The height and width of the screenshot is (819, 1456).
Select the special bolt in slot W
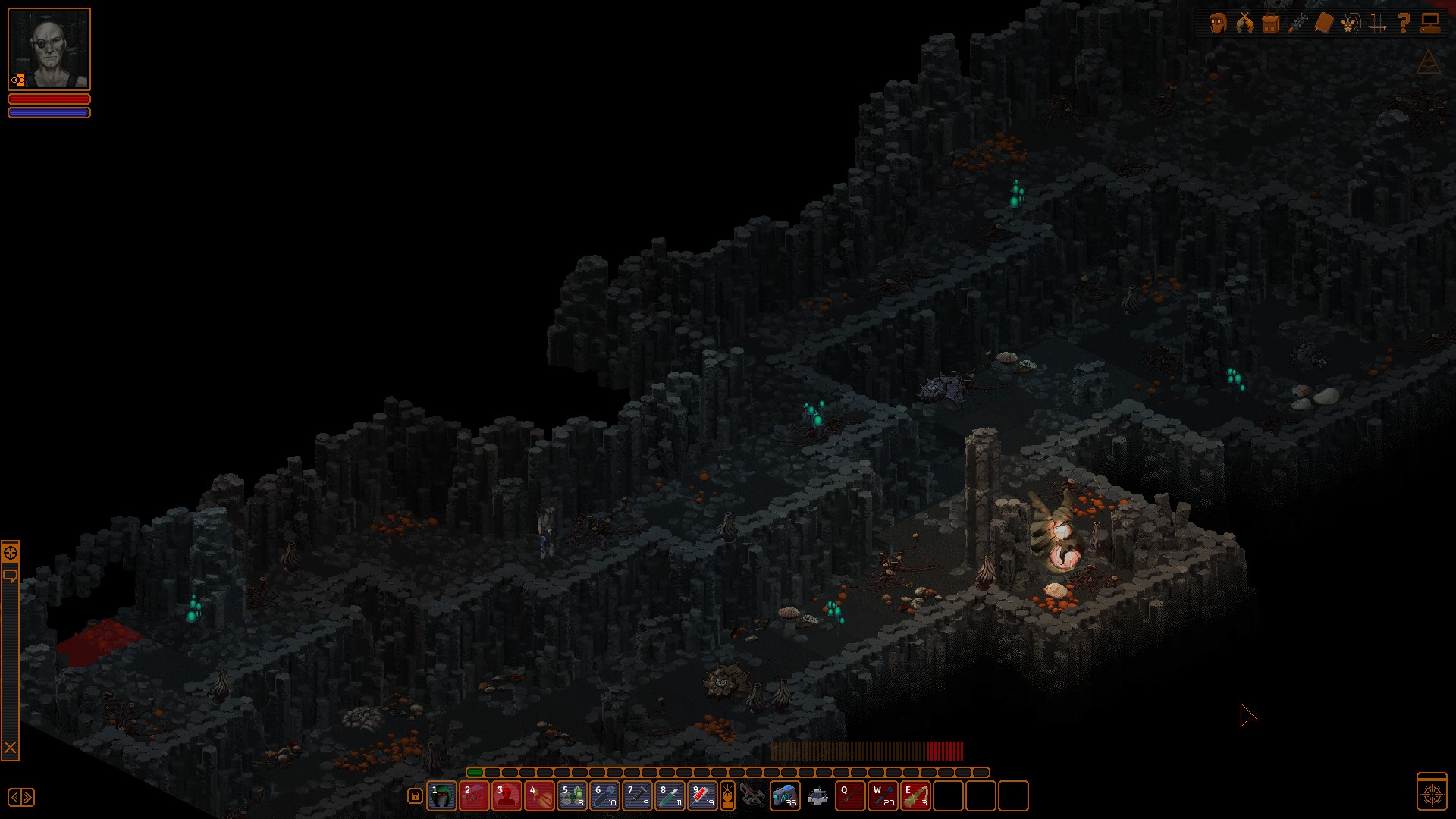tap(883, 796)
